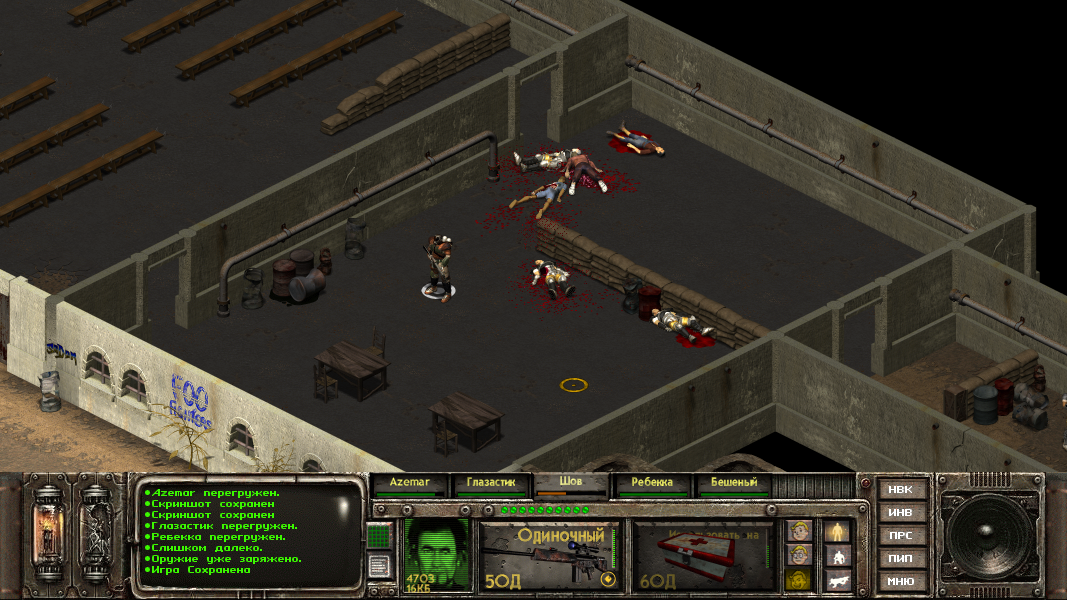Open the ПИП Pip-Boy
1067x600 pixels.
pos(900,559)
